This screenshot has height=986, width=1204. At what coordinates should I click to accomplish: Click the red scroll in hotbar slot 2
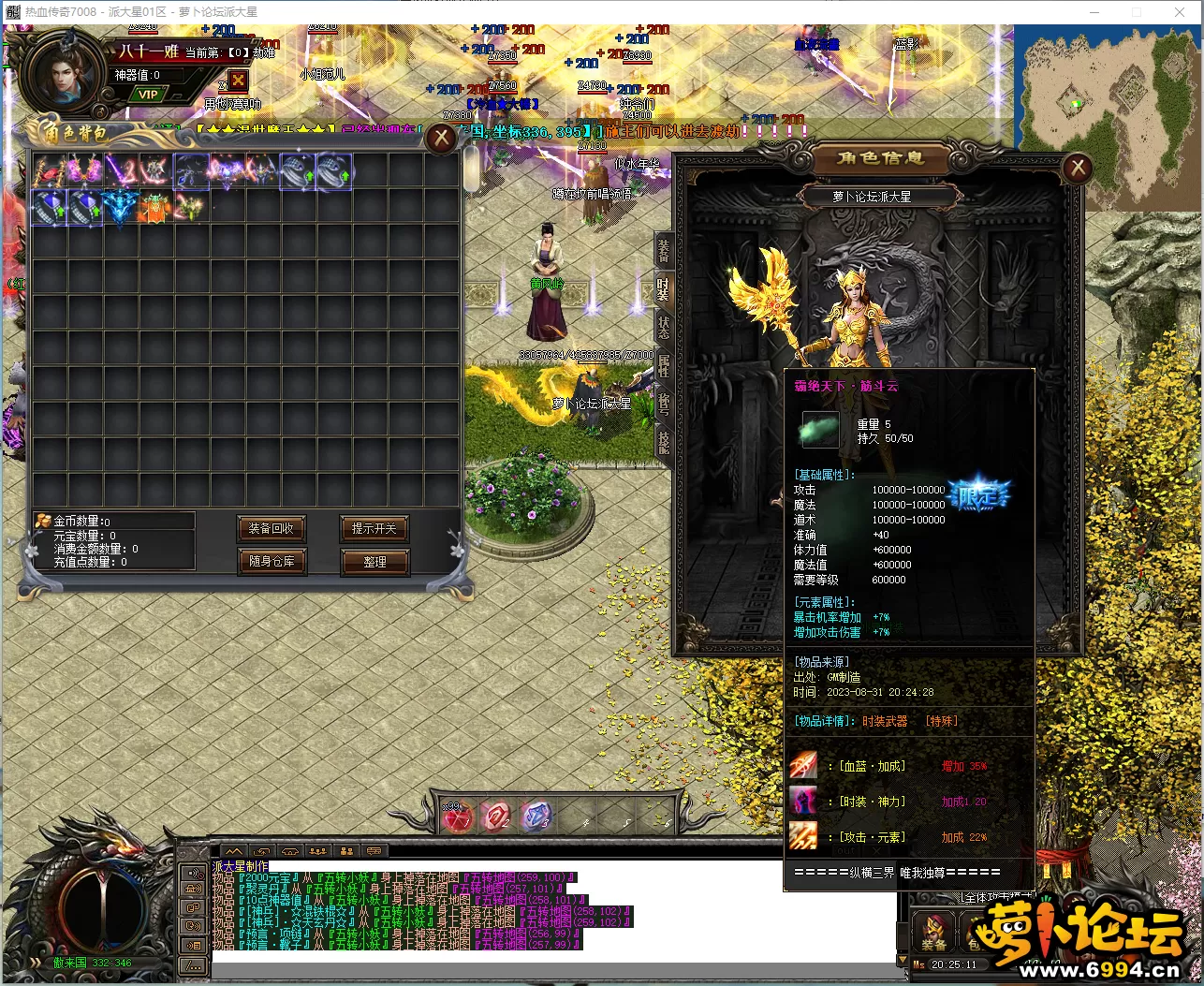coord(496,817)
